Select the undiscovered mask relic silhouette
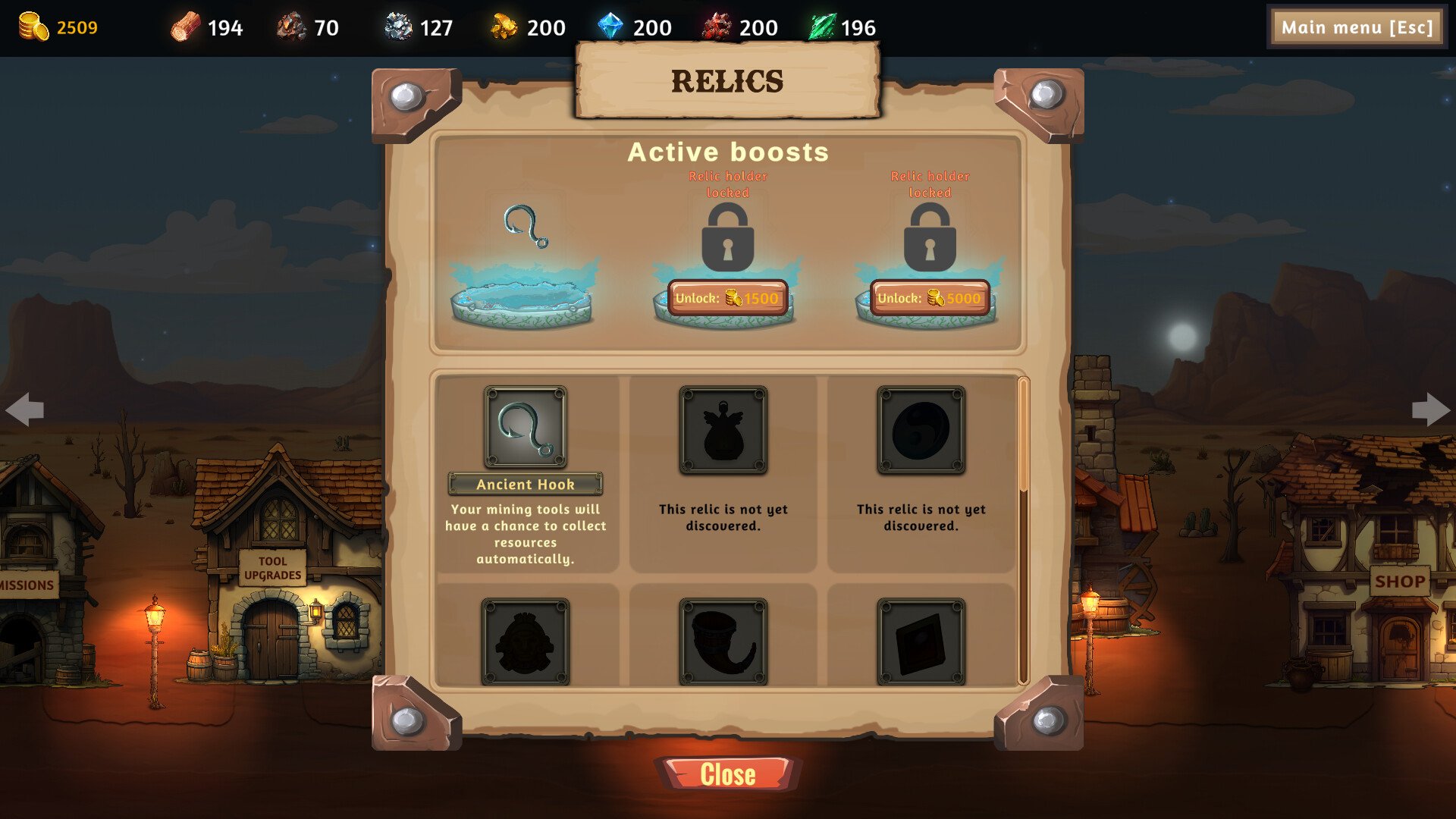 point(526,642)
